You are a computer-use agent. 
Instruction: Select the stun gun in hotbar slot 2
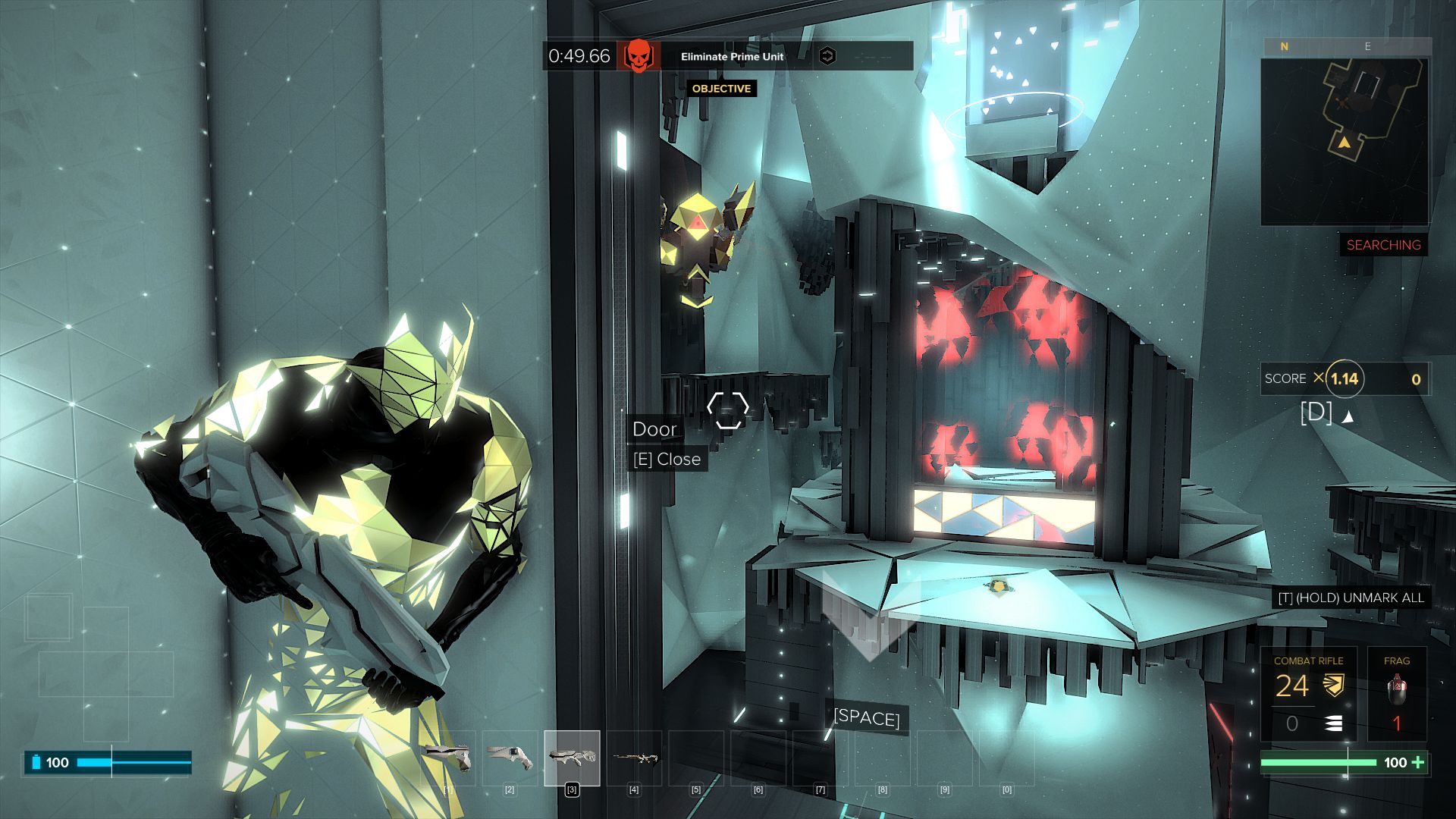click(x=510, y=758)
